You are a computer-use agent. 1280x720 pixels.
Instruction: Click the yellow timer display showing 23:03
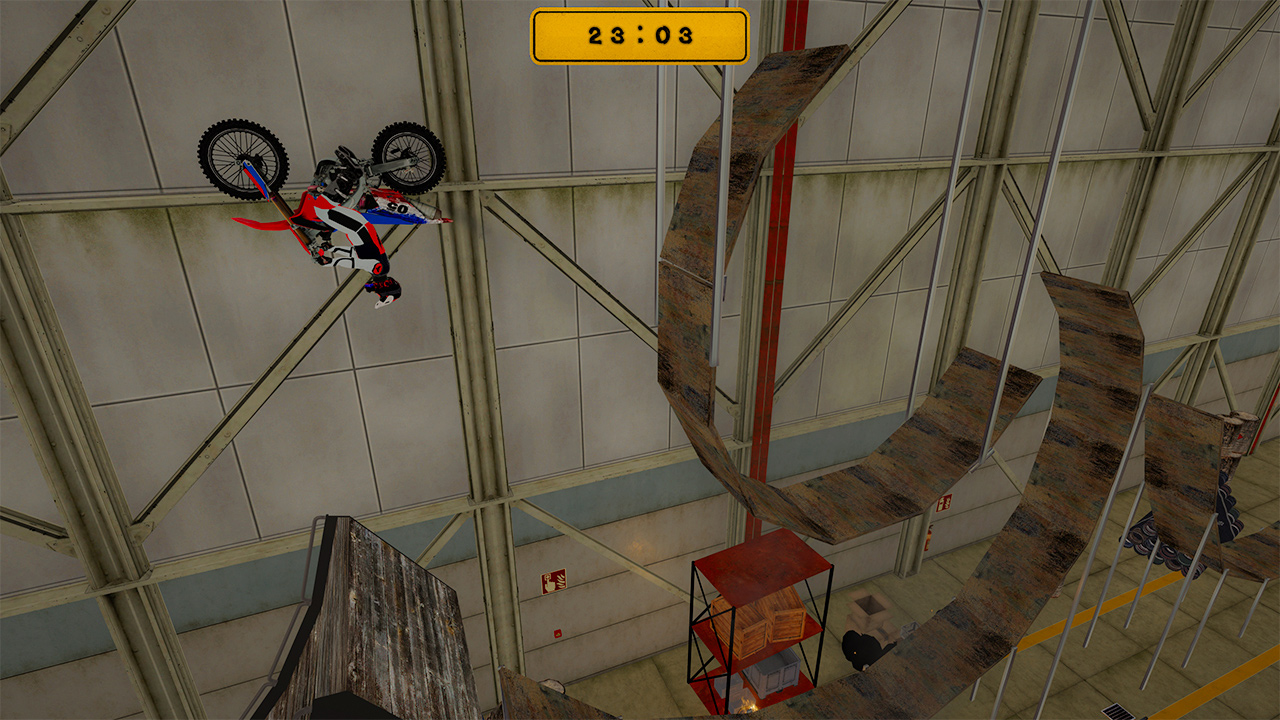[x=640, y=33]
